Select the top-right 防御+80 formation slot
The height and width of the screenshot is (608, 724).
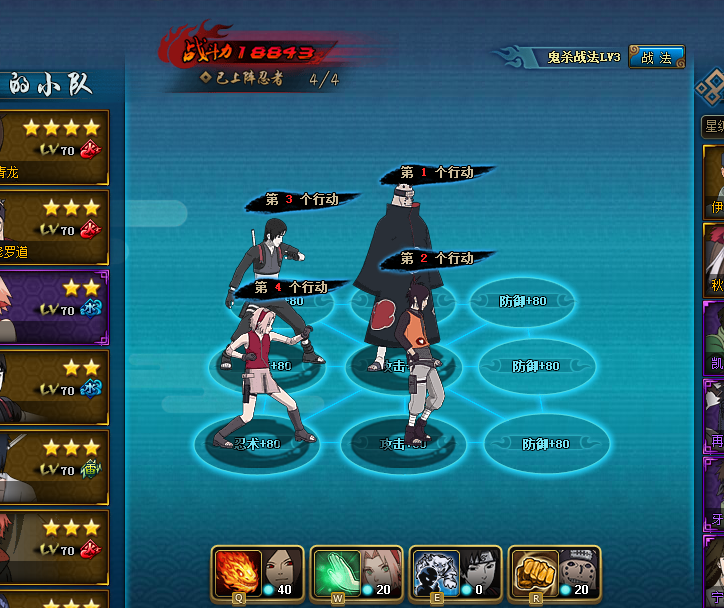coord(523,301)
